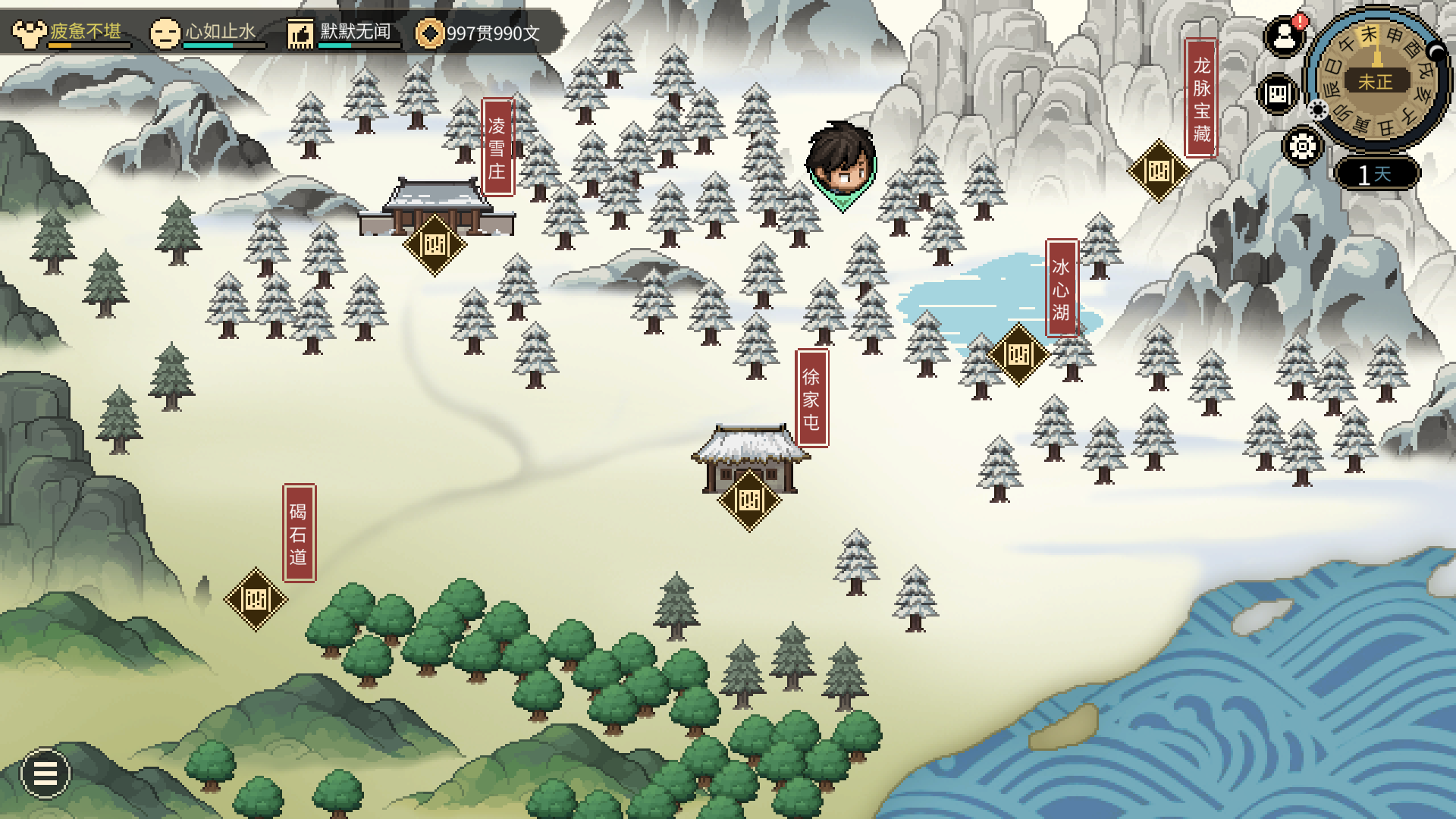Image resolution: width=1456 pixels, height=819 pixels.
Task: Go to the 龙脉宝藏 treasure marker
Action: (1159, 171)
